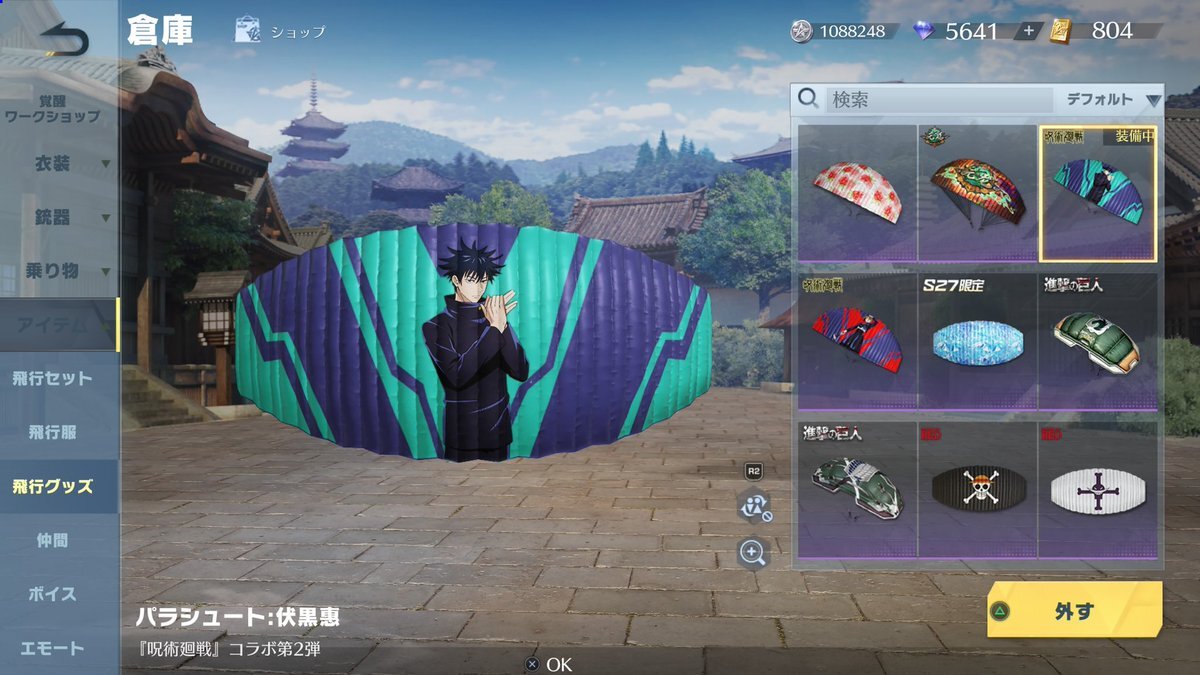Open the デフォルト sort dropdown

(1111, 100)
